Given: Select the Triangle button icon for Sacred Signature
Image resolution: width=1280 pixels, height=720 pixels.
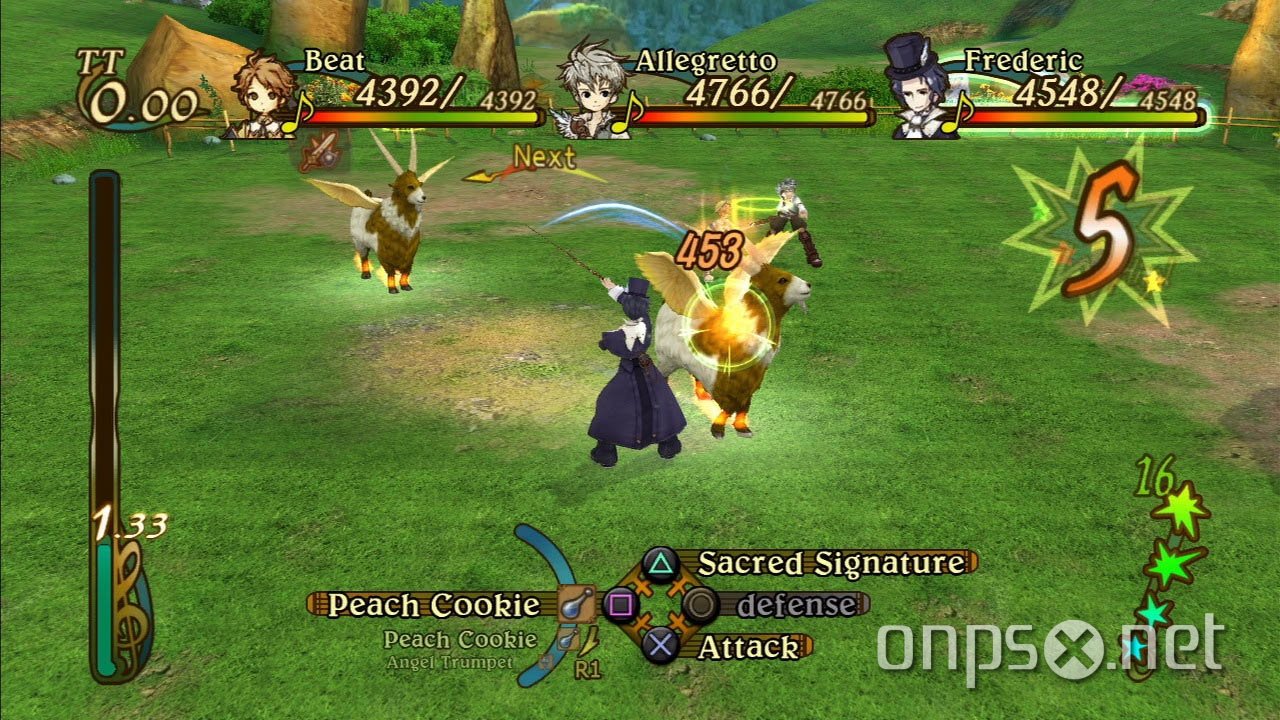Looking at the screenshot, I should tap(661, 567).
